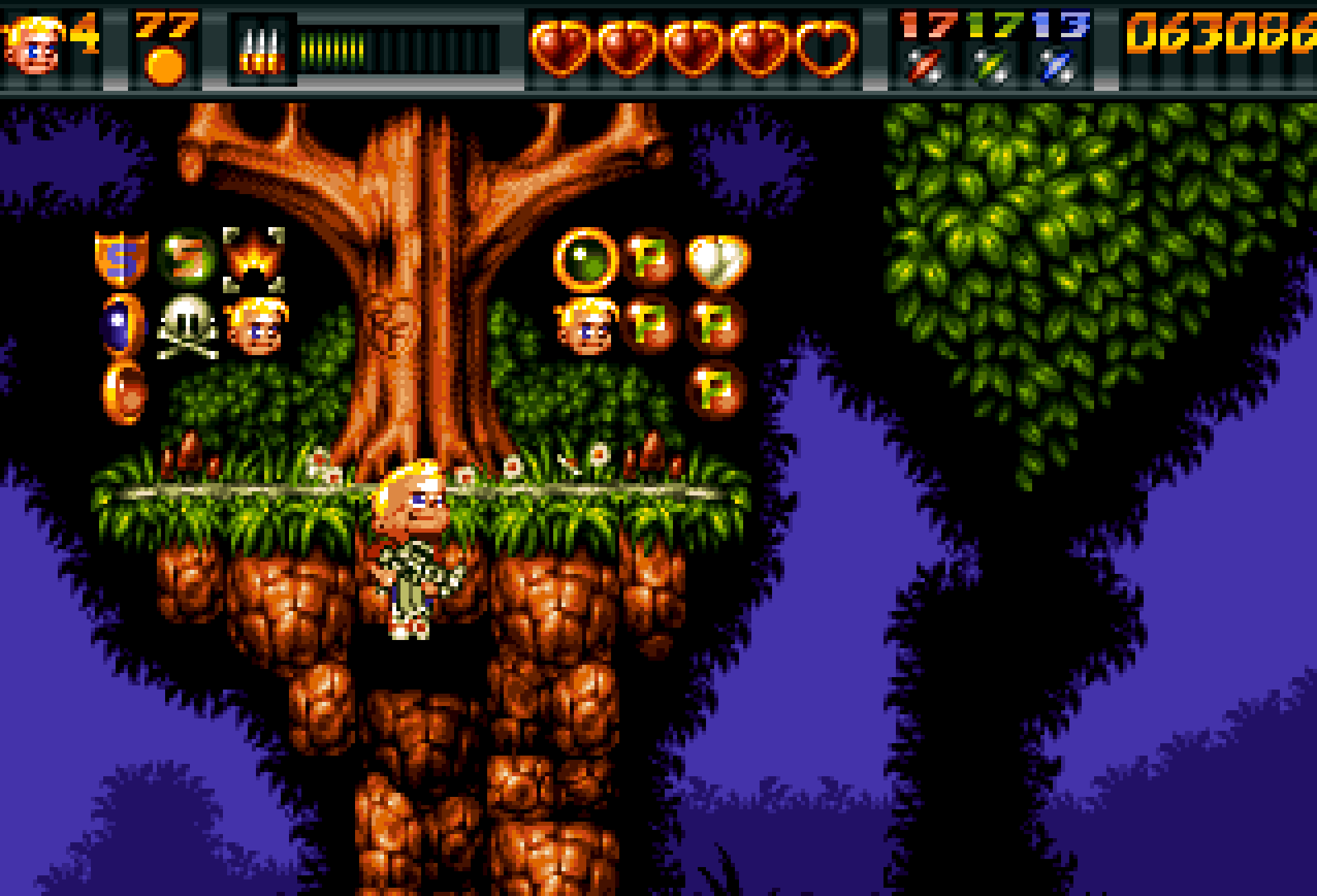
Task: Select the orange ball counter icon
Action: coord(165,66)
